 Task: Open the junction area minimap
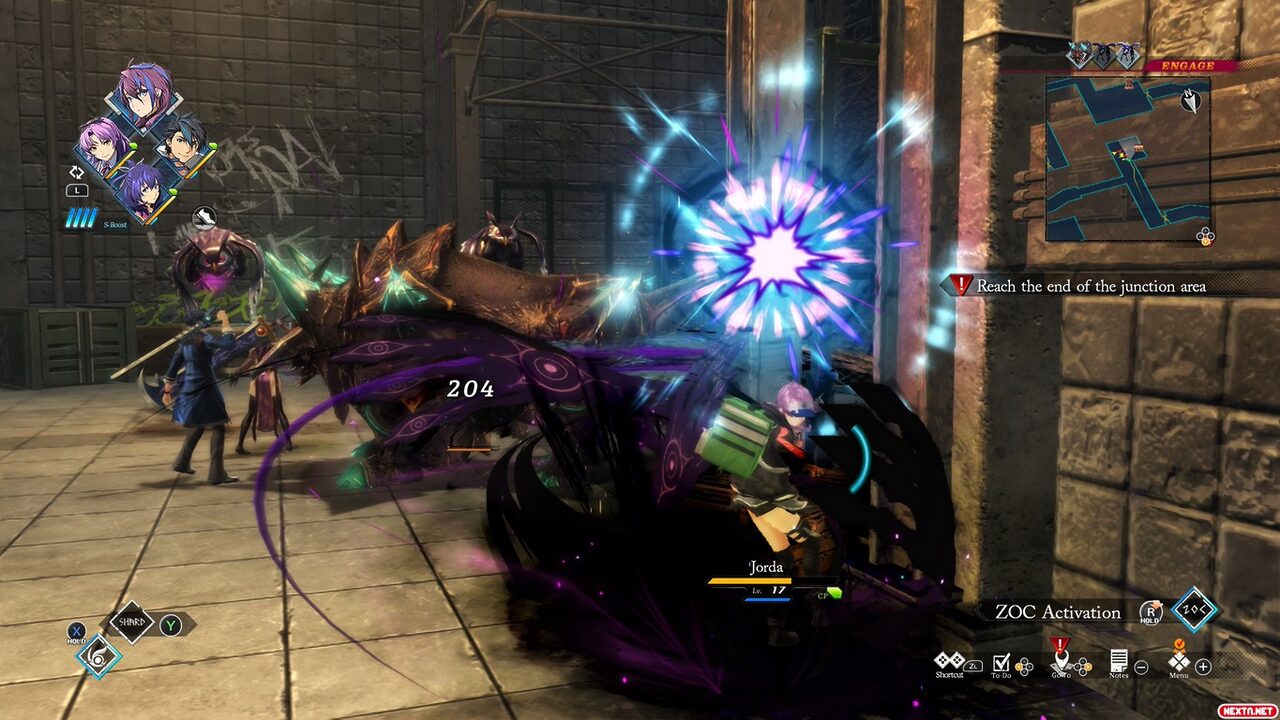(1127, 160)
